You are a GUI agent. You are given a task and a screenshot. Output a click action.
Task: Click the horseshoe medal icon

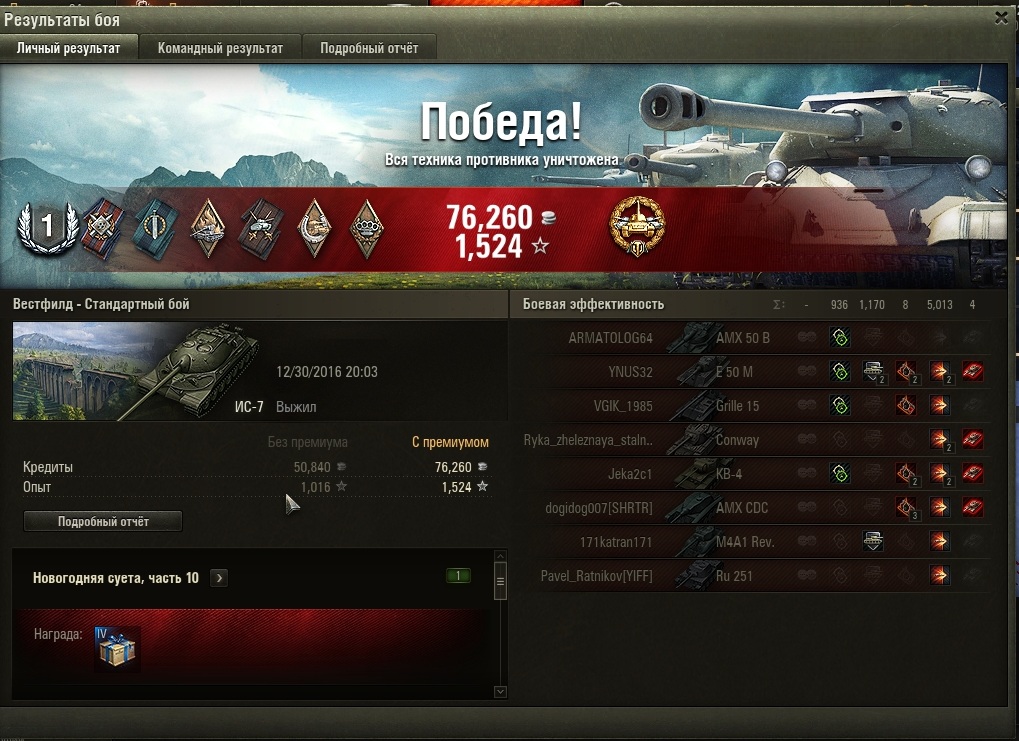click(x=315, y=229)
